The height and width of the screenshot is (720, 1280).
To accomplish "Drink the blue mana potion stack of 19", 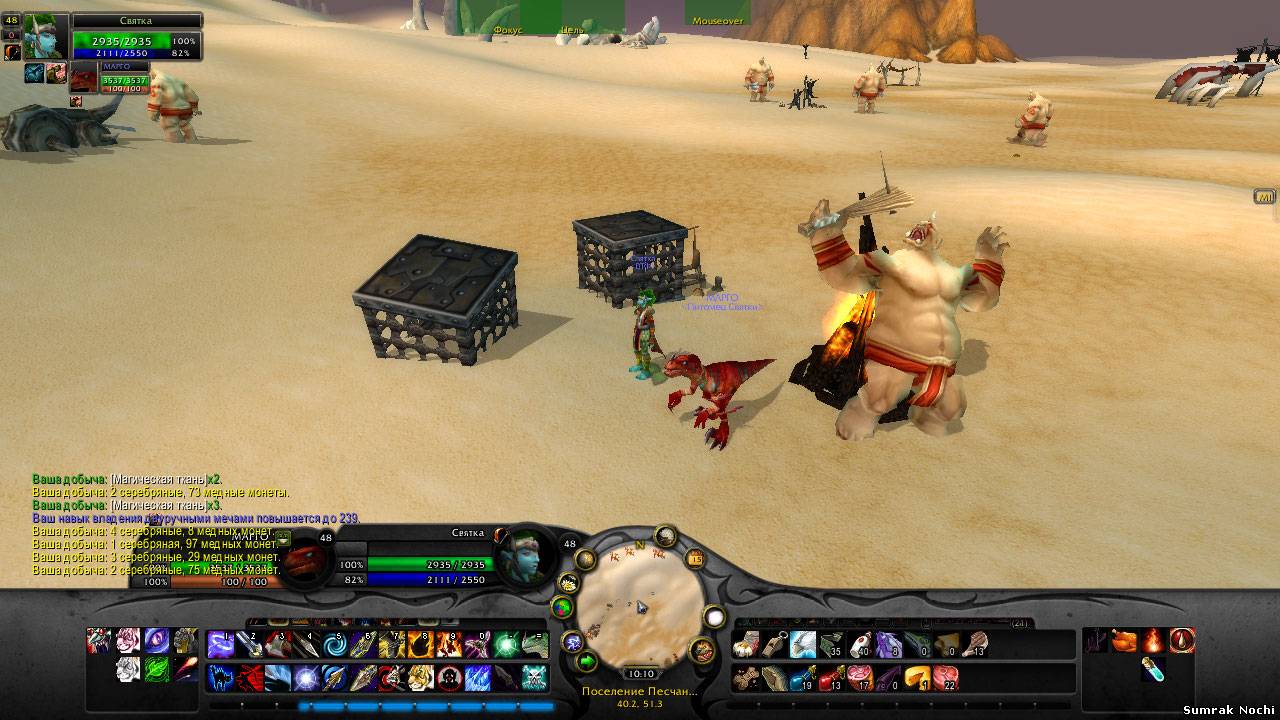I will tap(803, 678).
